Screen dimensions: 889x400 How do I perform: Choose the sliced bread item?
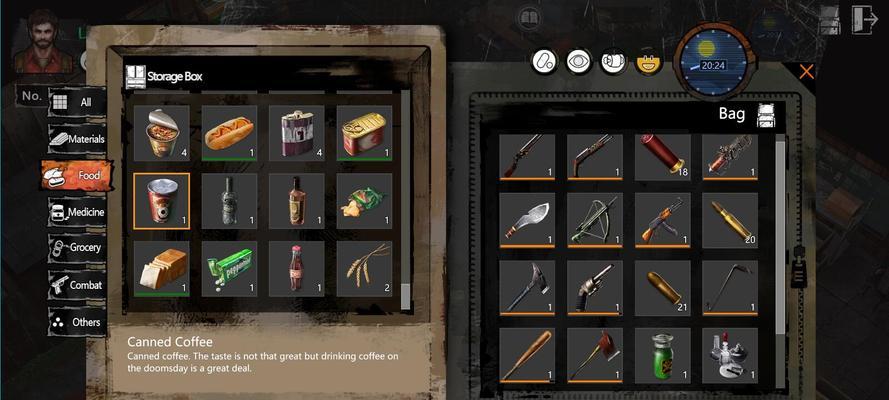(161, 269)
